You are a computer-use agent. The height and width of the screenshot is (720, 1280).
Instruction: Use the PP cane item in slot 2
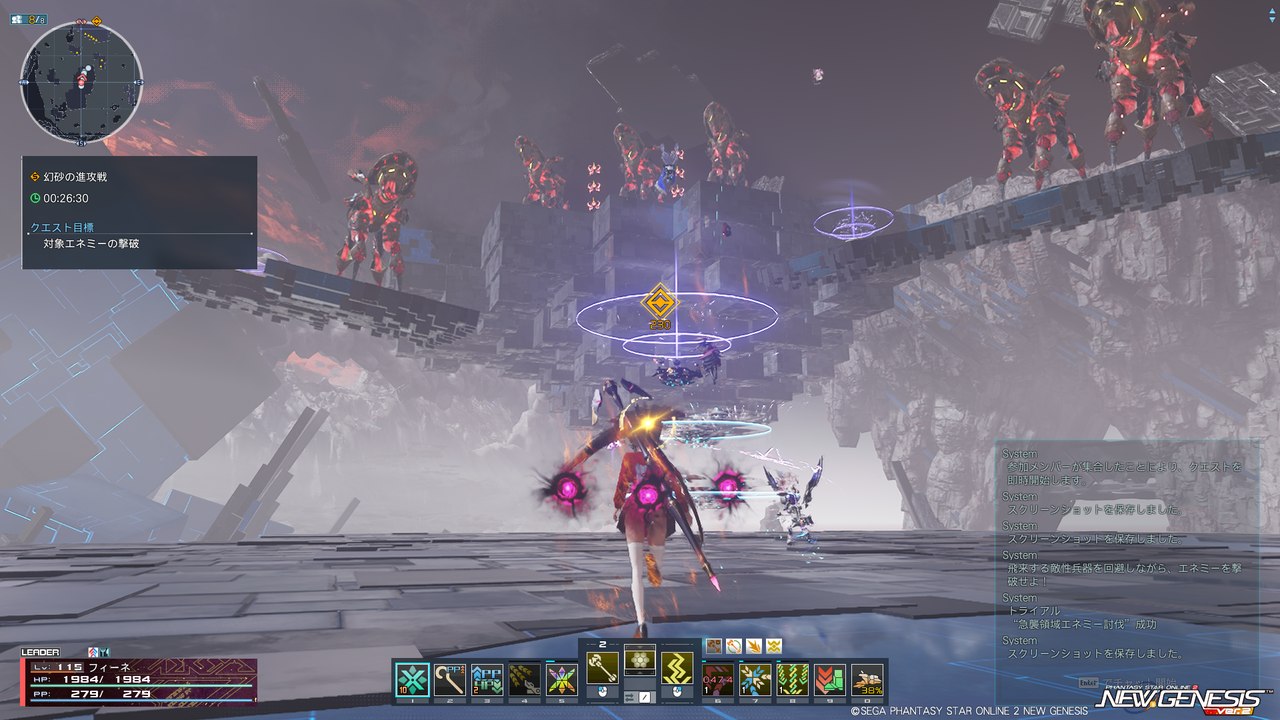(450, 679)
